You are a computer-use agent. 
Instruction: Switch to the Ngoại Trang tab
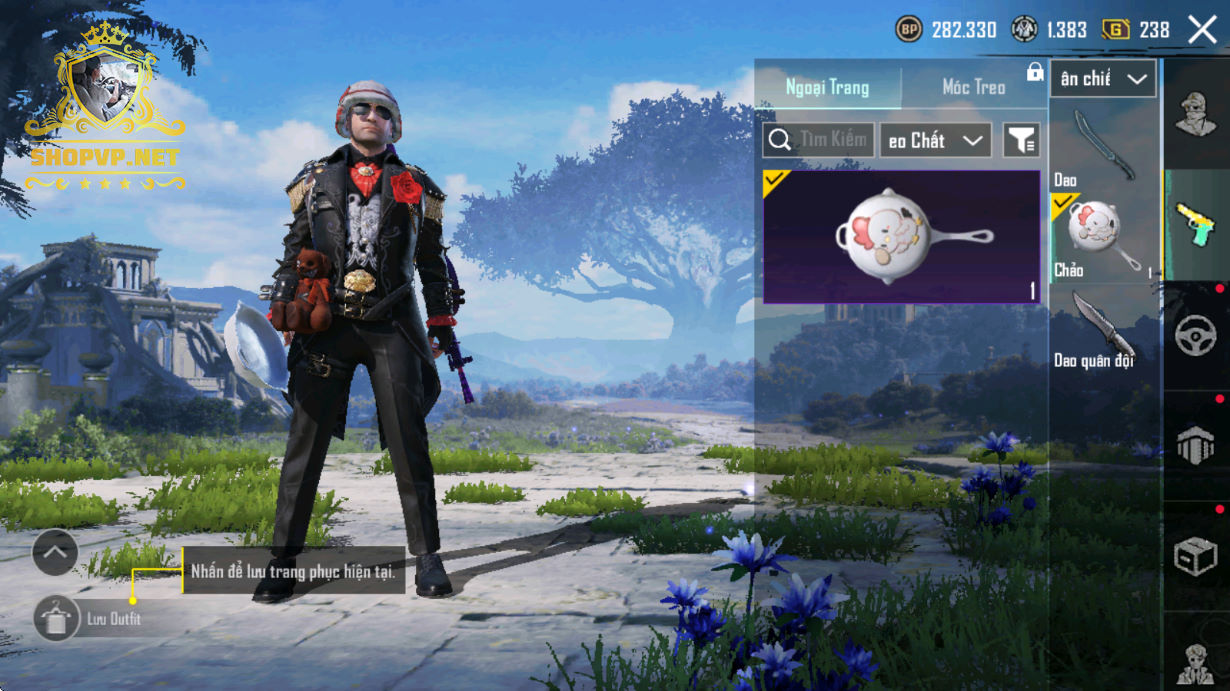[x=827, y=88]
